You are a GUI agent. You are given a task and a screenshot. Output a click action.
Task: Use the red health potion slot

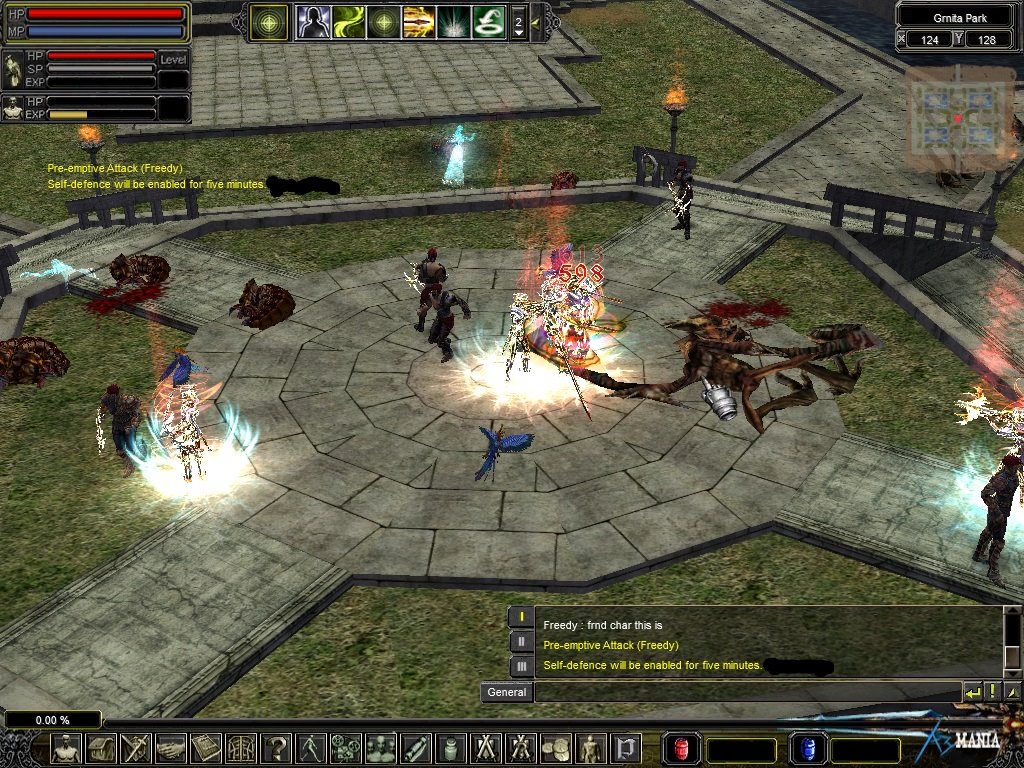682,748
